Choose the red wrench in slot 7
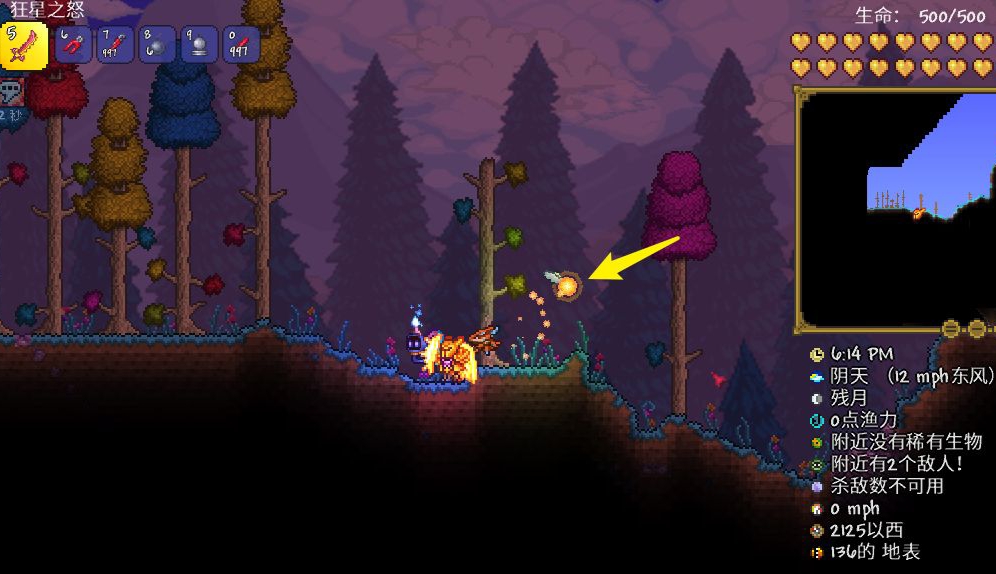The width and height of the screenshot is (996, 574). point(115,45)
